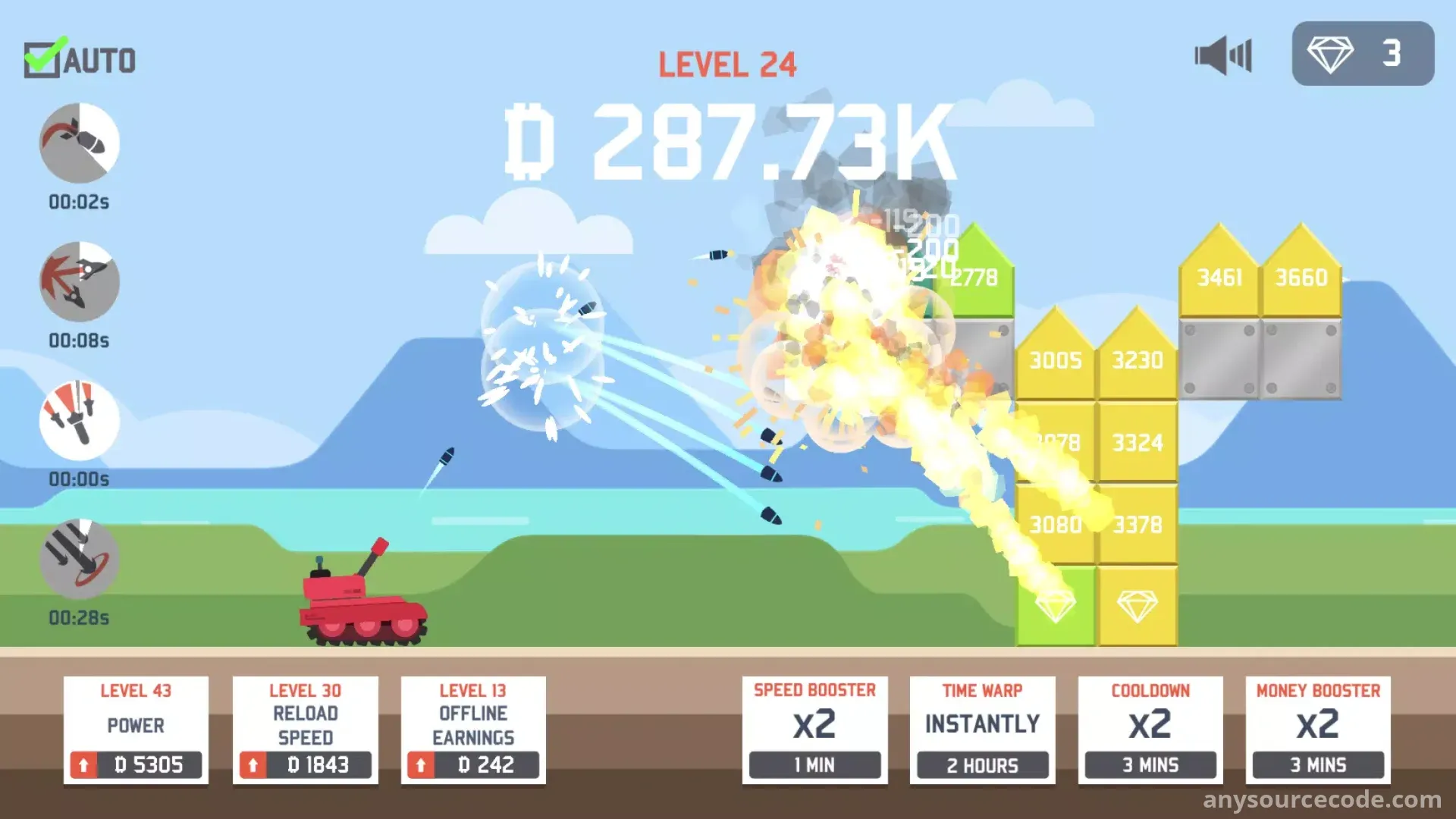Screen dimensions: 1456x819
Task: Use the Time Warp 2 hours boost
Action: point(982,764)
